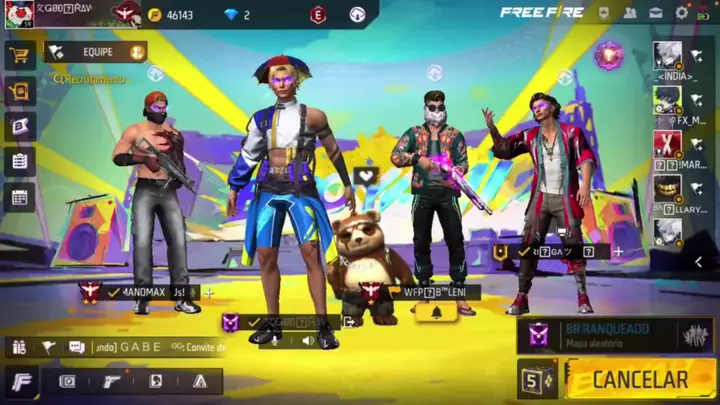This screenshot has width=720, height=405.
Task: Open the Recrutamento search
Action: 90,78
